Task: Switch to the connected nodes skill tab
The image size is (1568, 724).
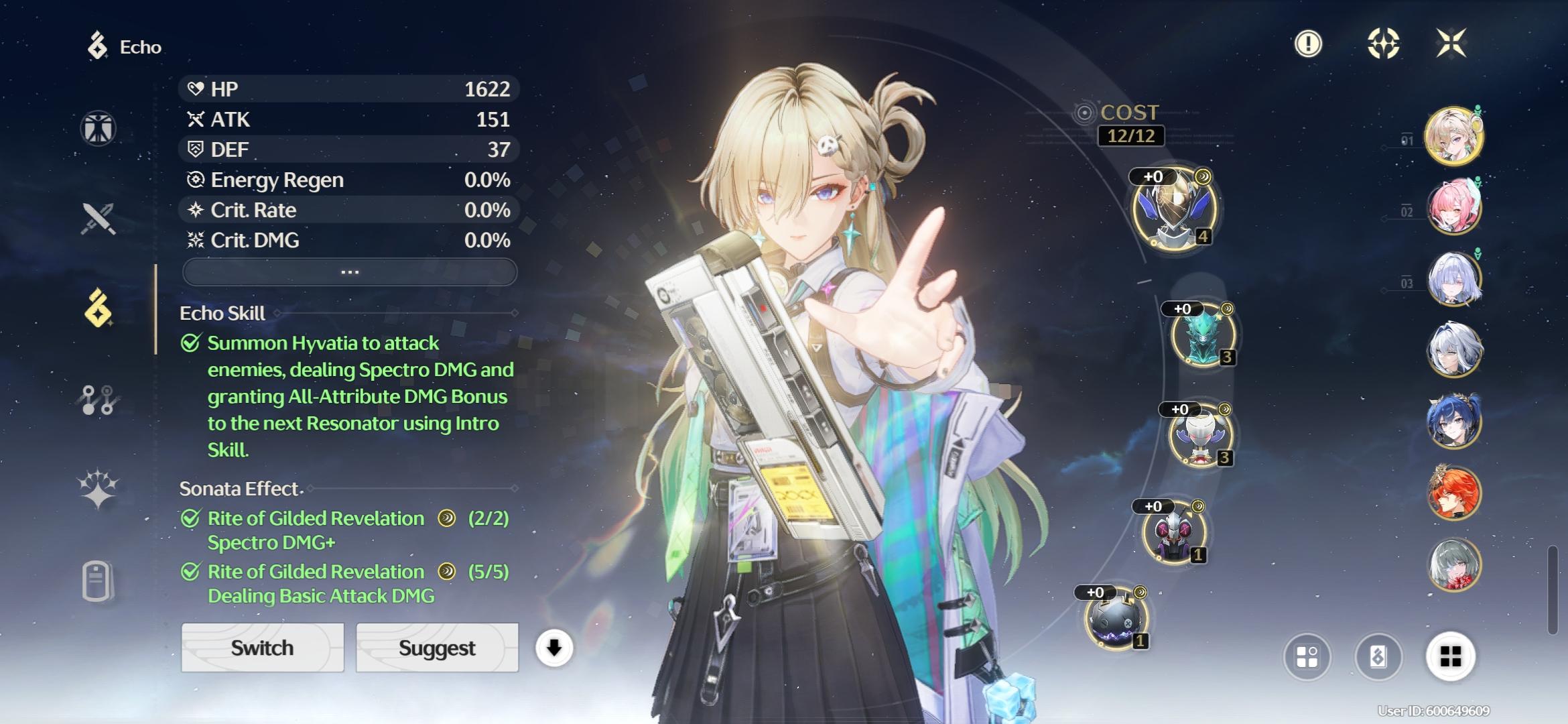Action: pyautogui.click(x=99, y=400)
